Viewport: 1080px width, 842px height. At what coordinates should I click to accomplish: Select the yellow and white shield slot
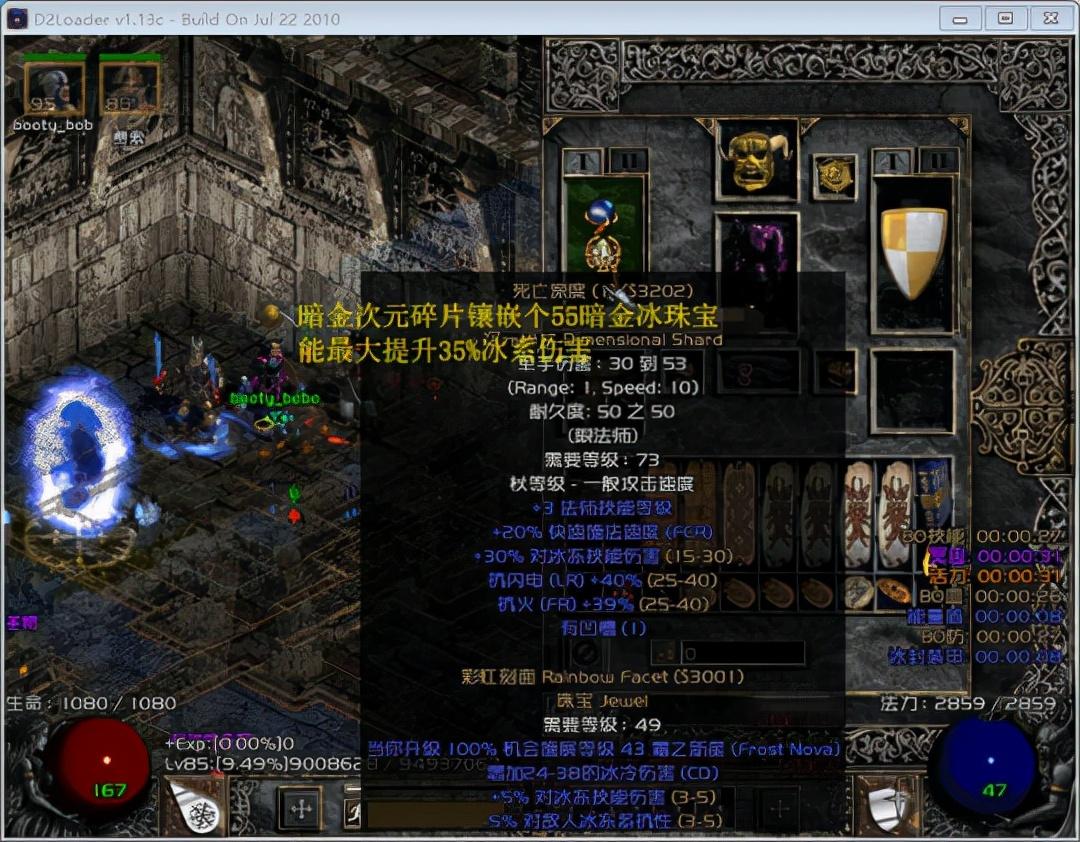pyautogui.click(x=912, y=253)
